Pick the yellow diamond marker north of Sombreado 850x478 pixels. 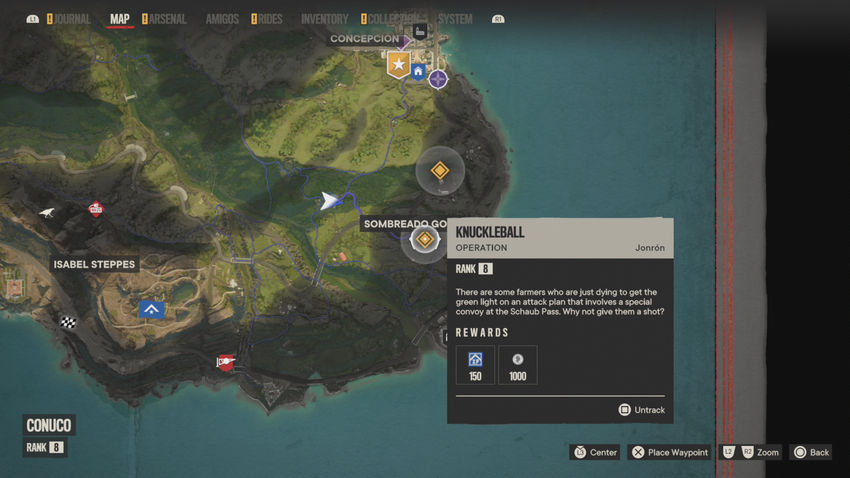click(x=439, y=172)
